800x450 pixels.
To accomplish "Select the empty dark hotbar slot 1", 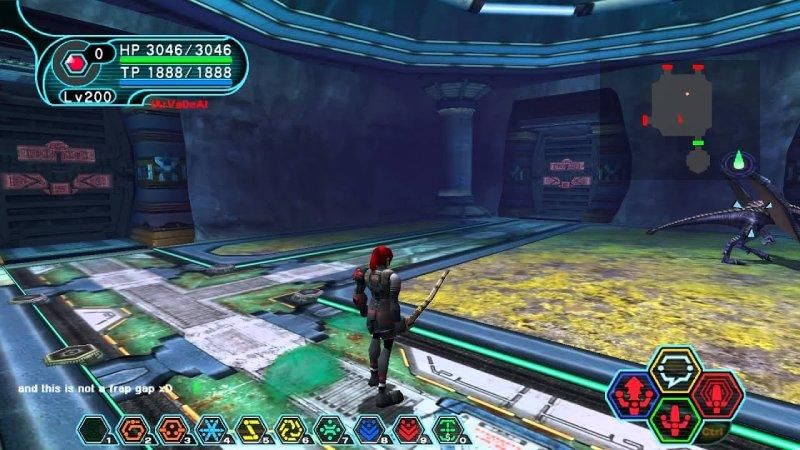I will 93,429.
